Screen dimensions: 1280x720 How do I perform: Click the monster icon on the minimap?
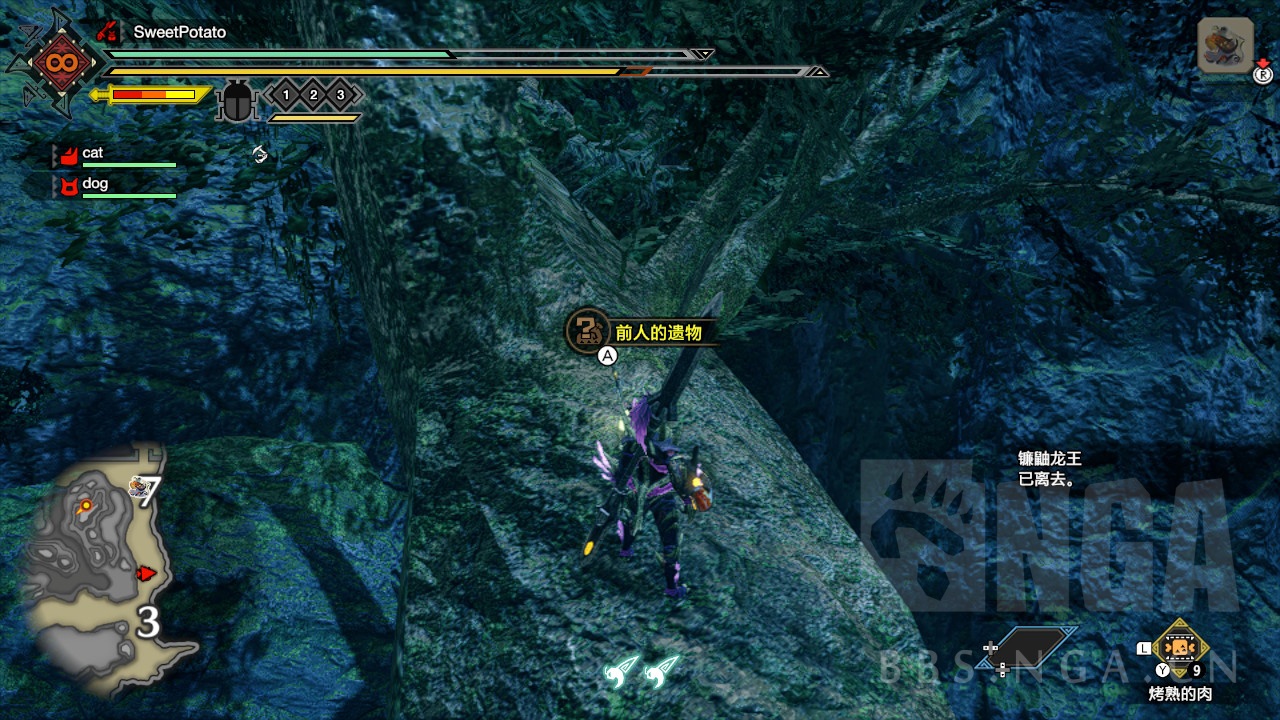[139, 487]
